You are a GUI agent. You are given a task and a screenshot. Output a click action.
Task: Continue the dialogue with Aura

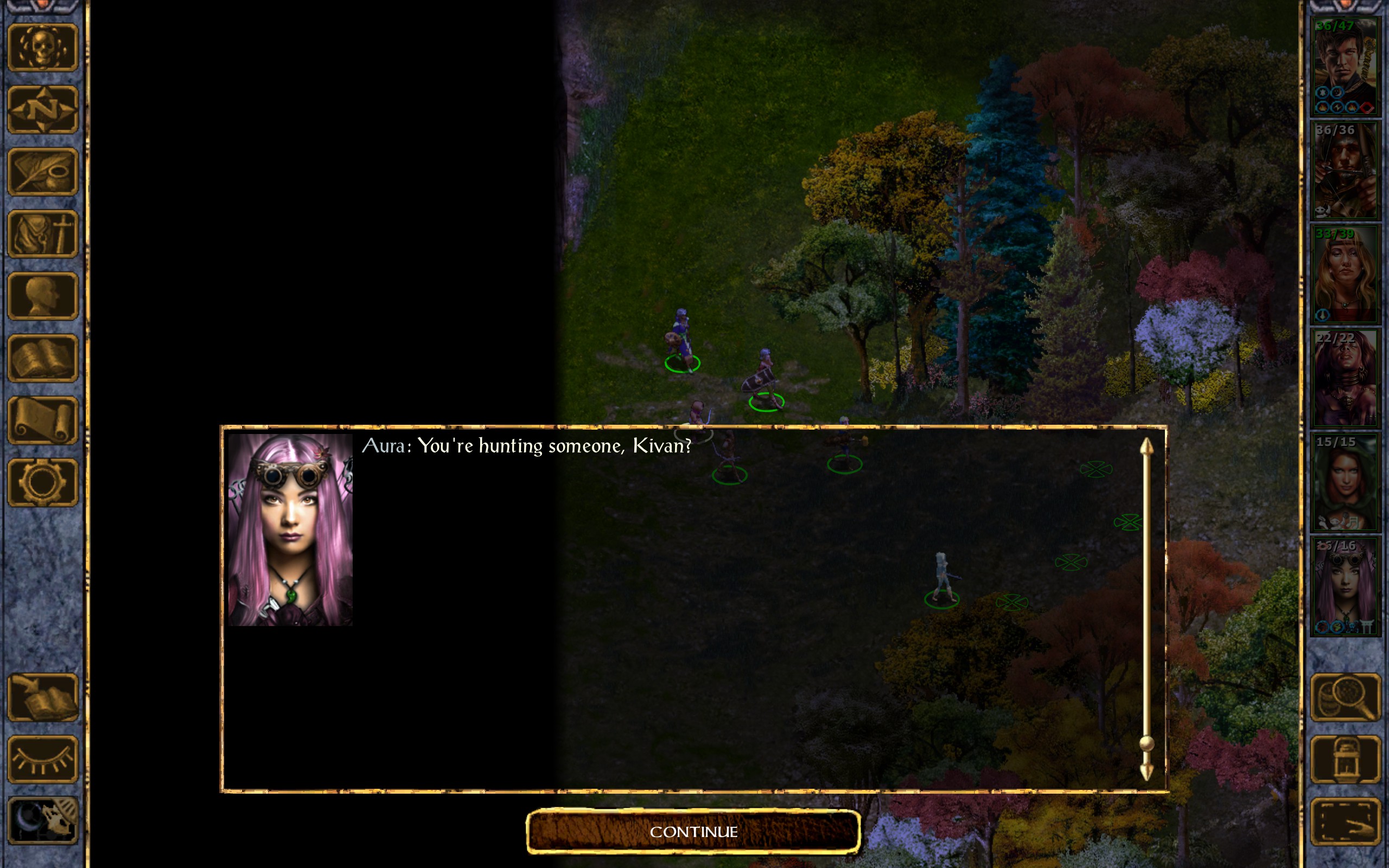(693, 831)
